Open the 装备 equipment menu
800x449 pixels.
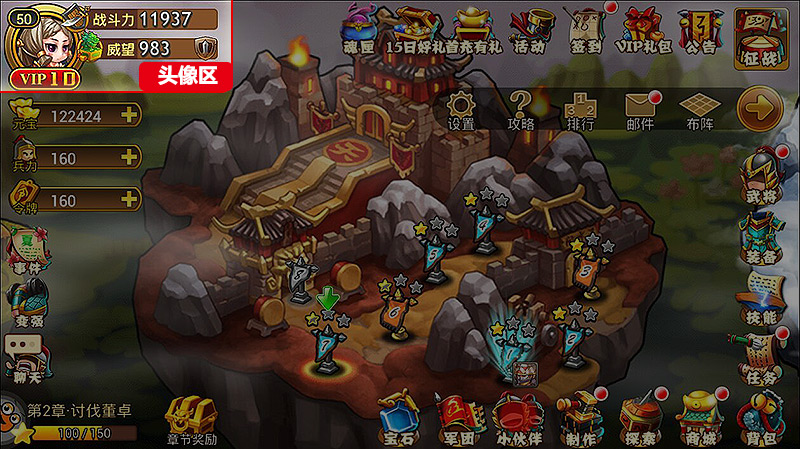pos(760,239)
